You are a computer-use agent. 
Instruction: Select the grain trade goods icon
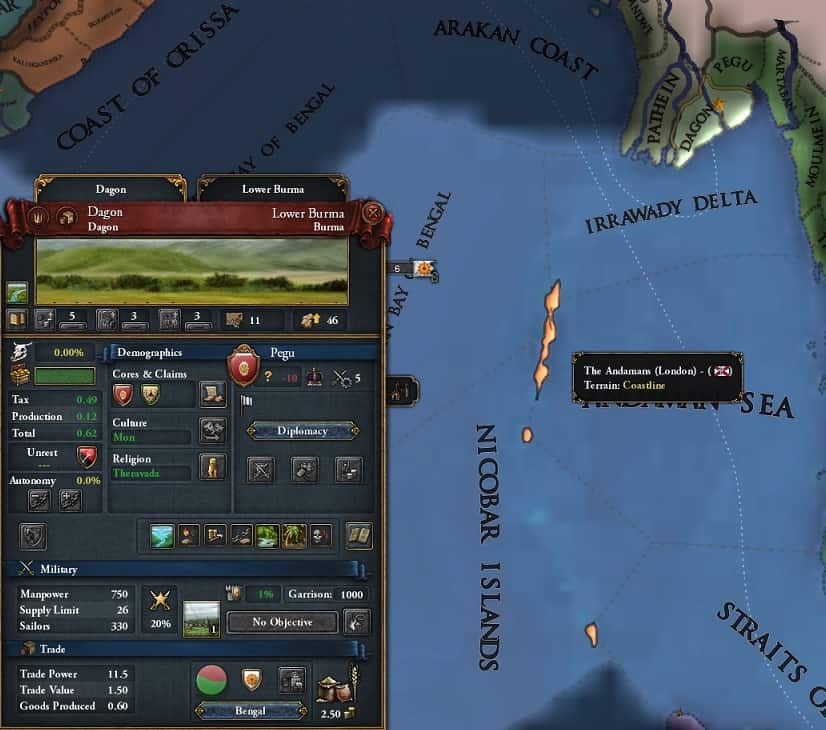point(334,688)
